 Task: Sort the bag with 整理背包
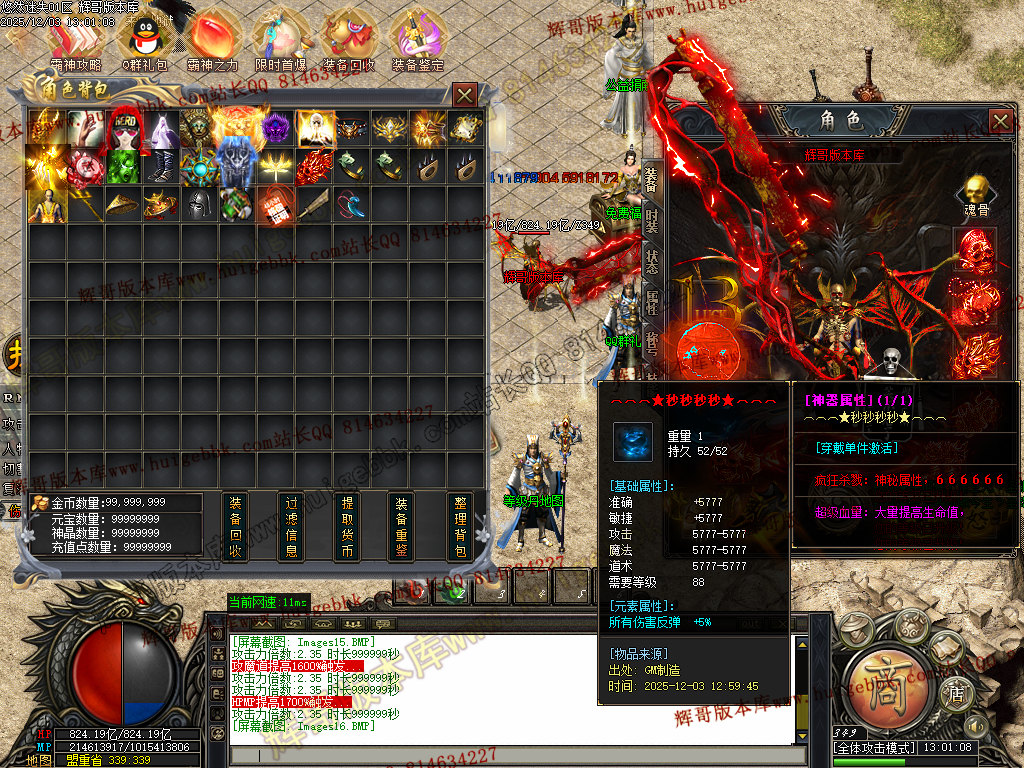pos(460,527)
